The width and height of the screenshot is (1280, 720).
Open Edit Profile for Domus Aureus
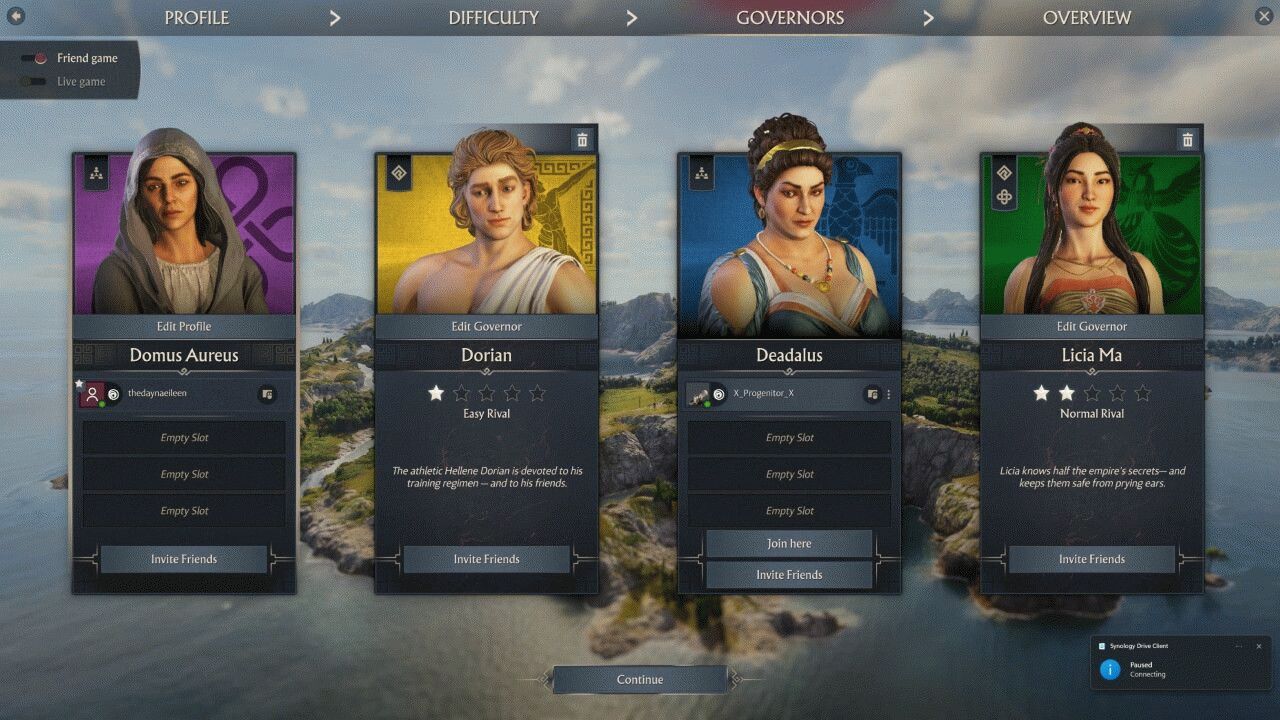(184, 326)
